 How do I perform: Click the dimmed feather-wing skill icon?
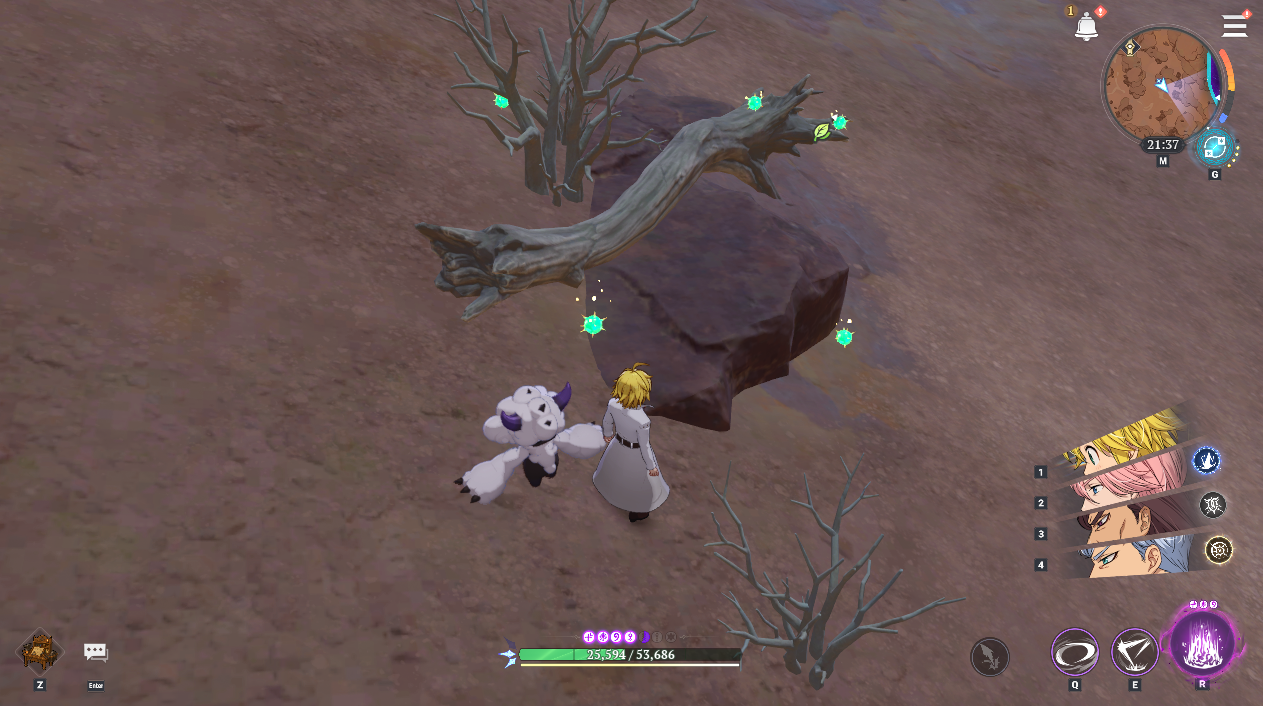click(989, 657)
